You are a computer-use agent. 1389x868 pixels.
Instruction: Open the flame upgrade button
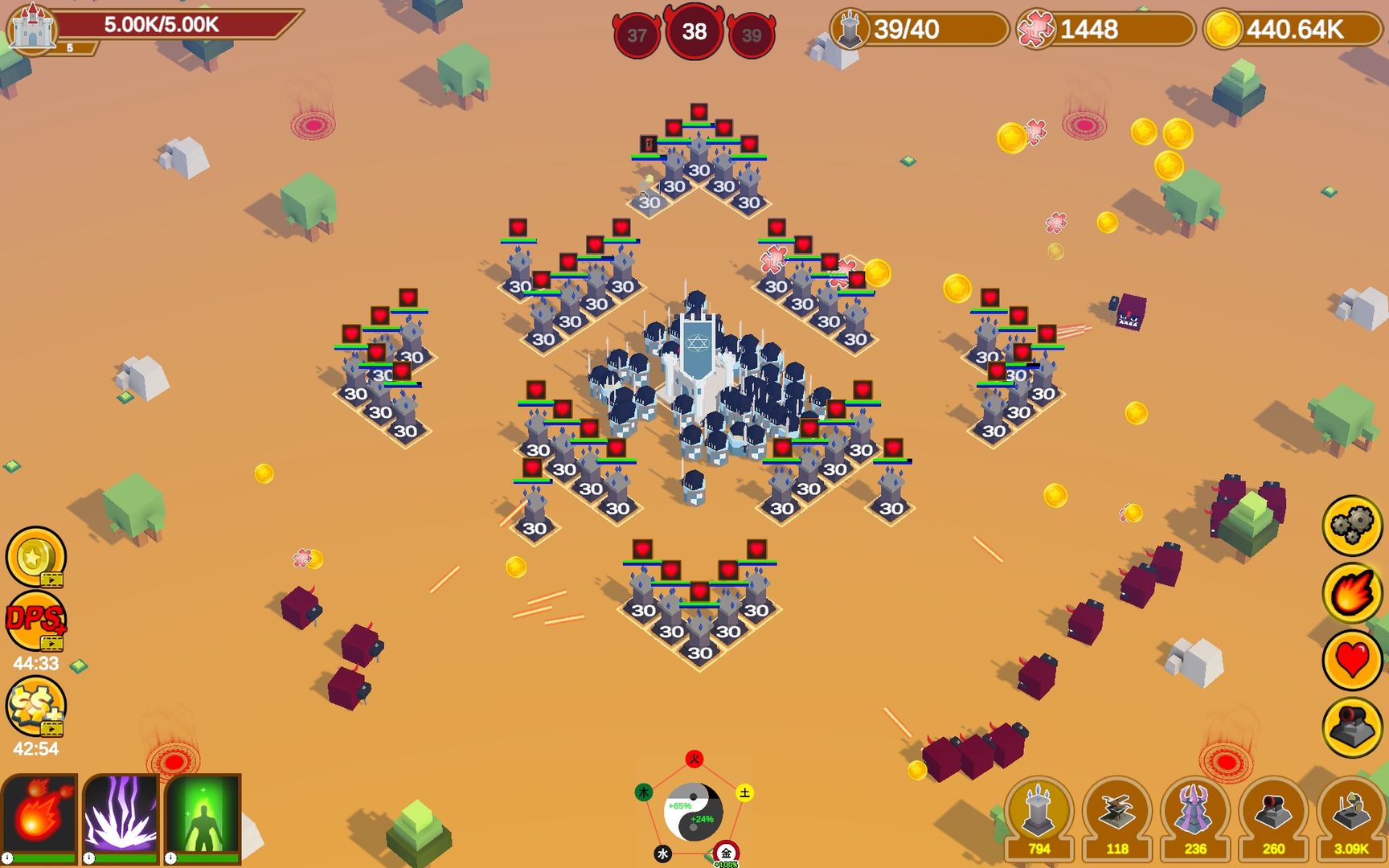tap(1352, 593)
